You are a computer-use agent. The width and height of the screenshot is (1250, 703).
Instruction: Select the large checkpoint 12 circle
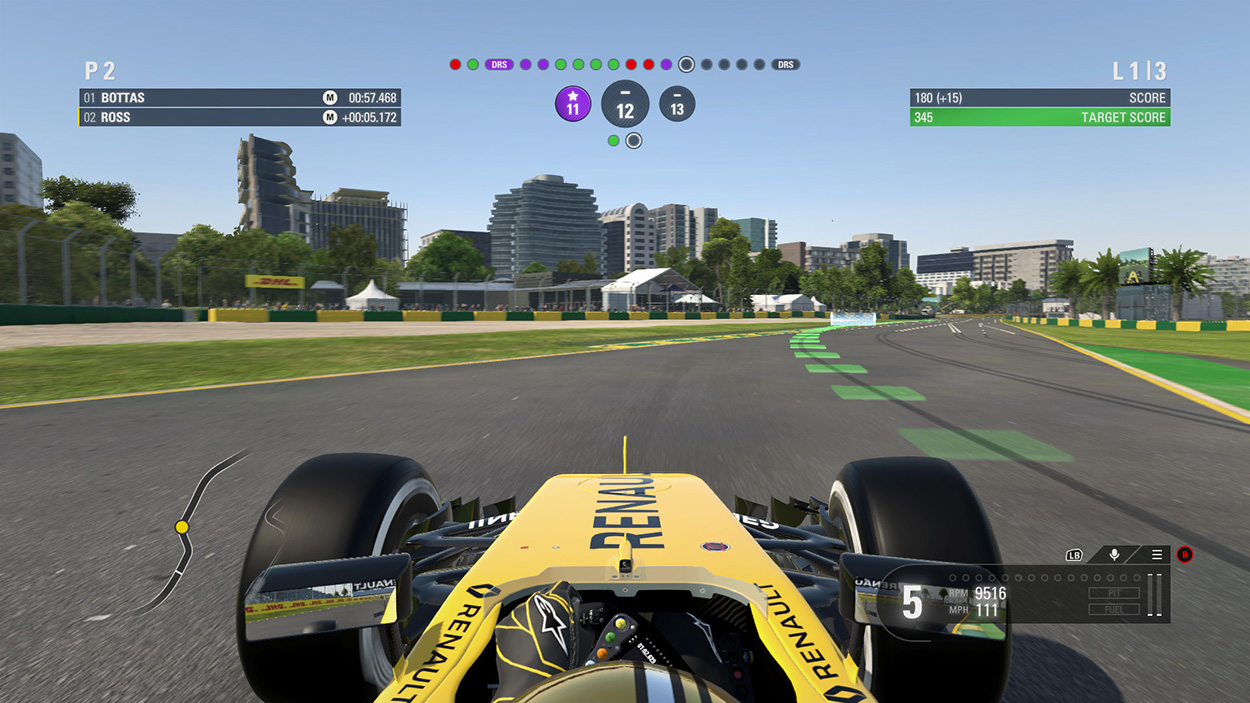pyautogui.click(x=625, y=105)
